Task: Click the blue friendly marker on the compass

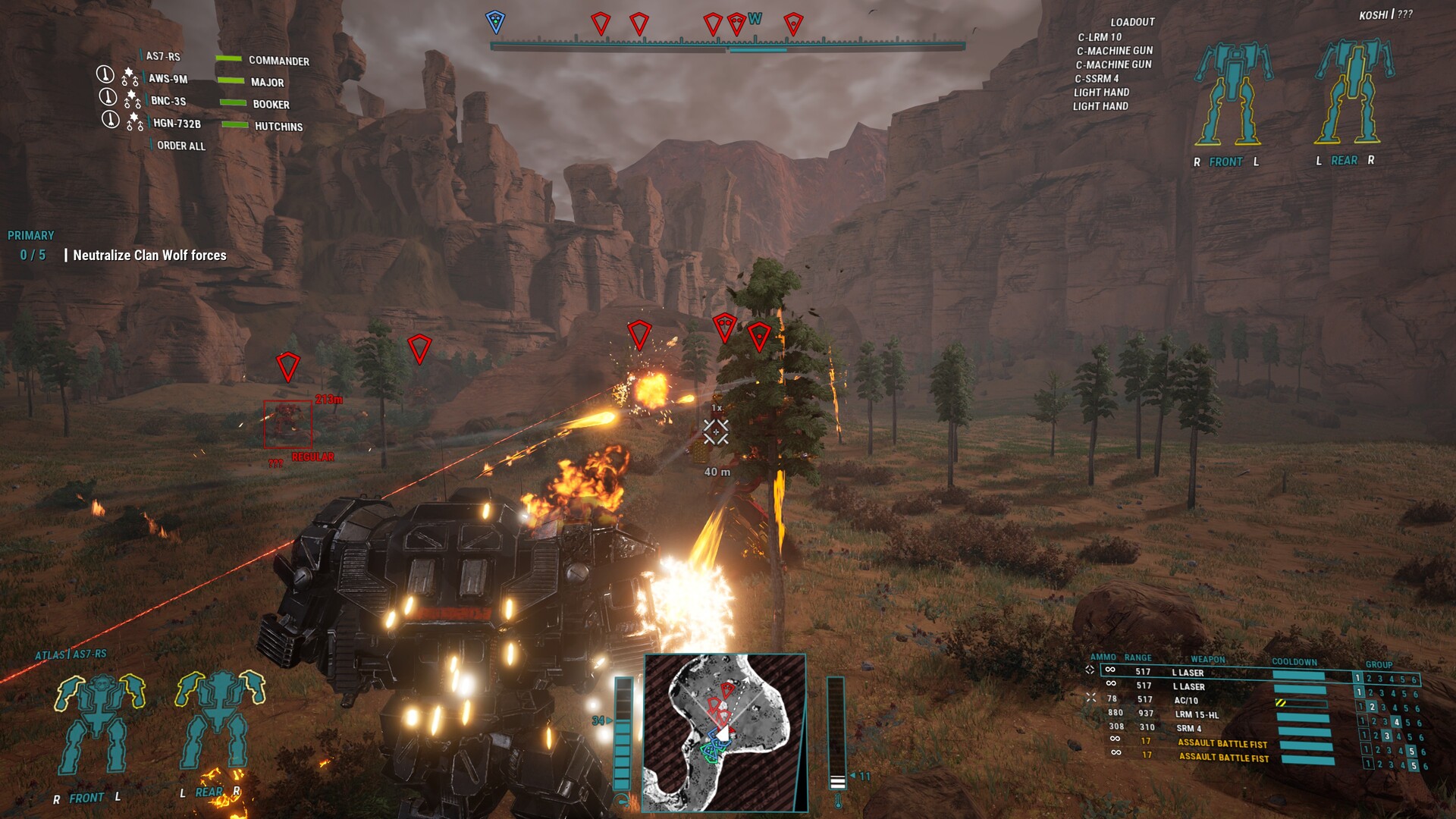Action: click(495, 22)
